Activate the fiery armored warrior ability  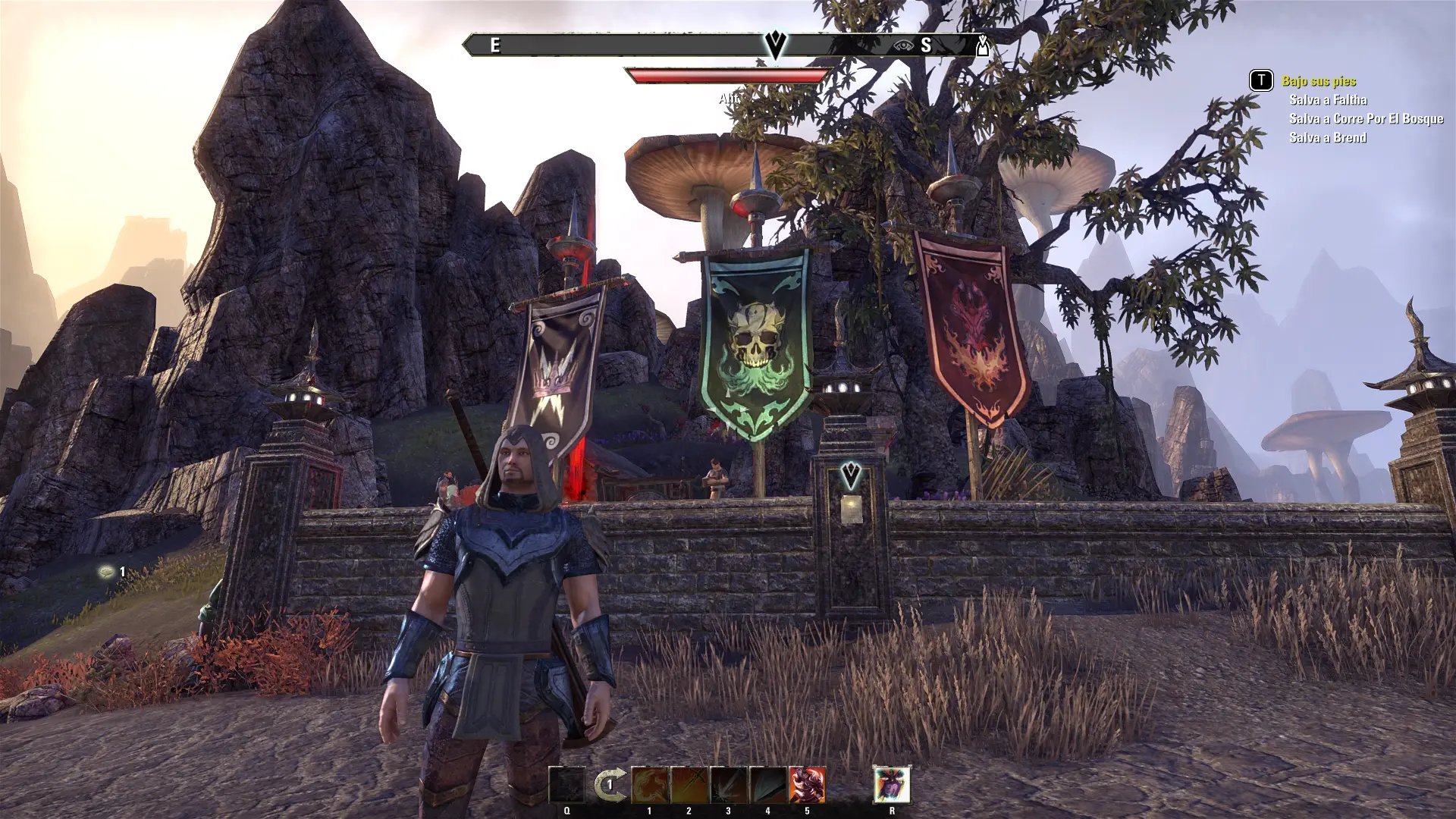(x=808, y=785)
